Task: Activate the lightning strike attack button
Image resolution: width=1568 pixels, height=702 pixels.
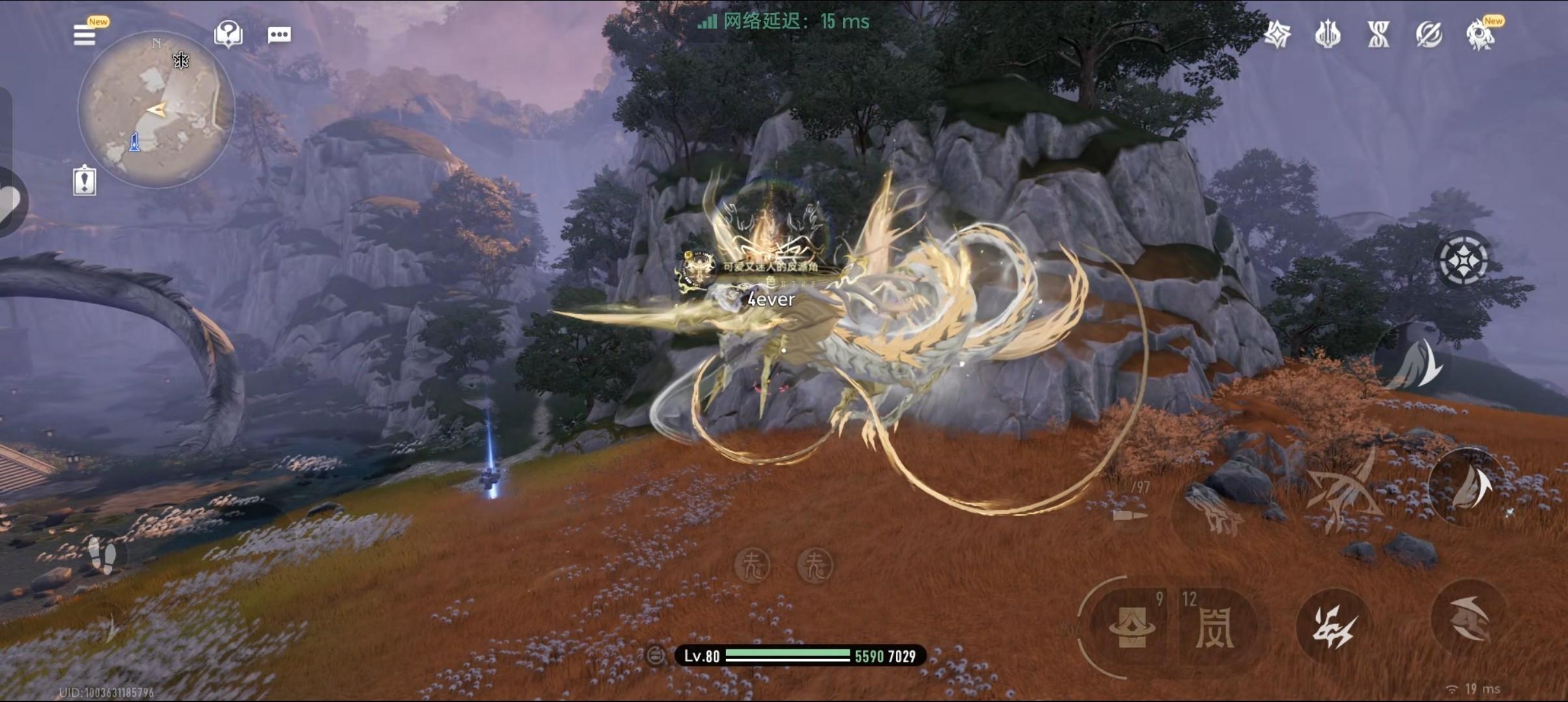Action: coord(1332,627)
